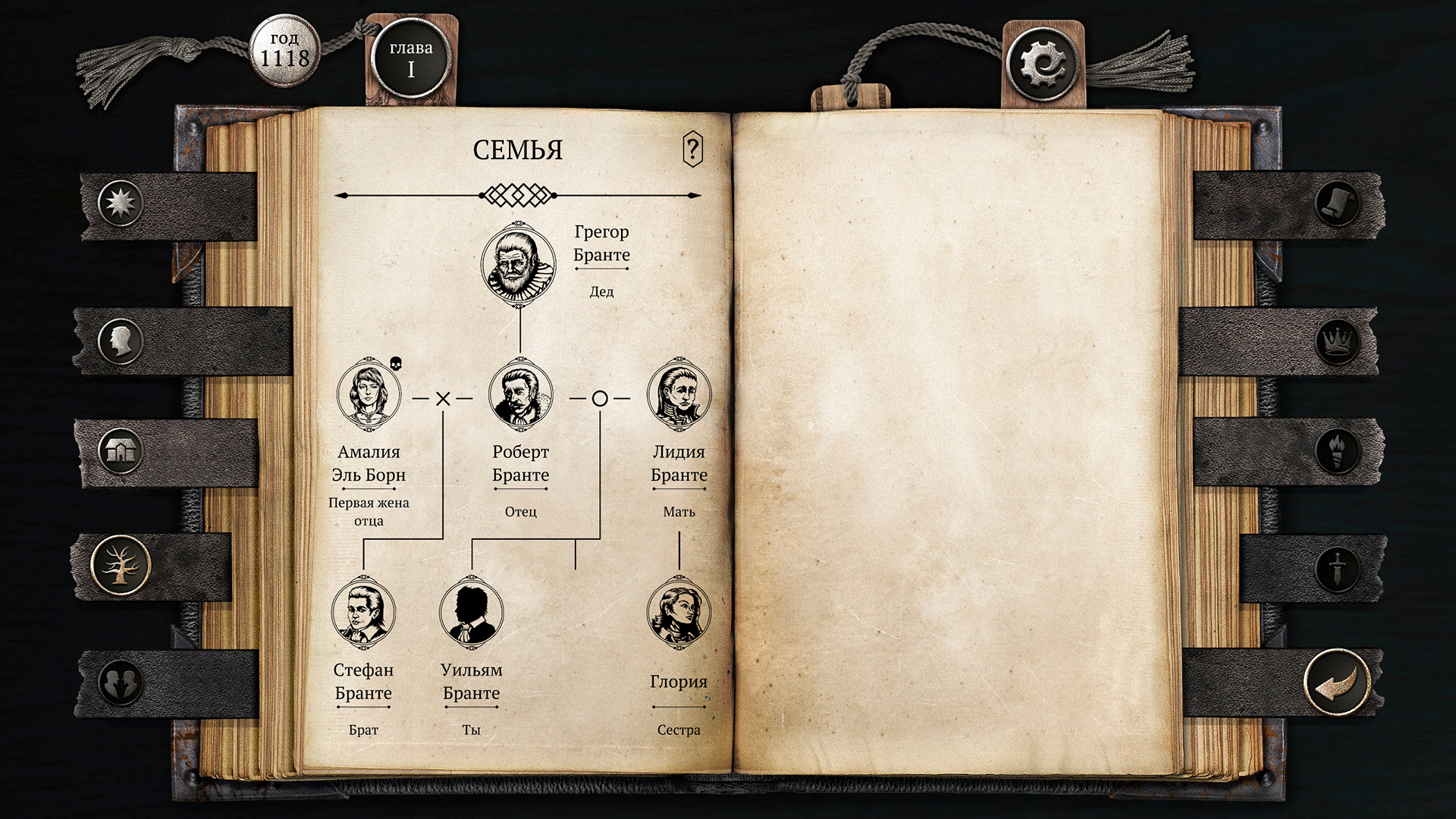Click the help question mark beside Семья
The height and width of the screenshot is (819, 1456).
pyautogui.click(x=692, y=149)
